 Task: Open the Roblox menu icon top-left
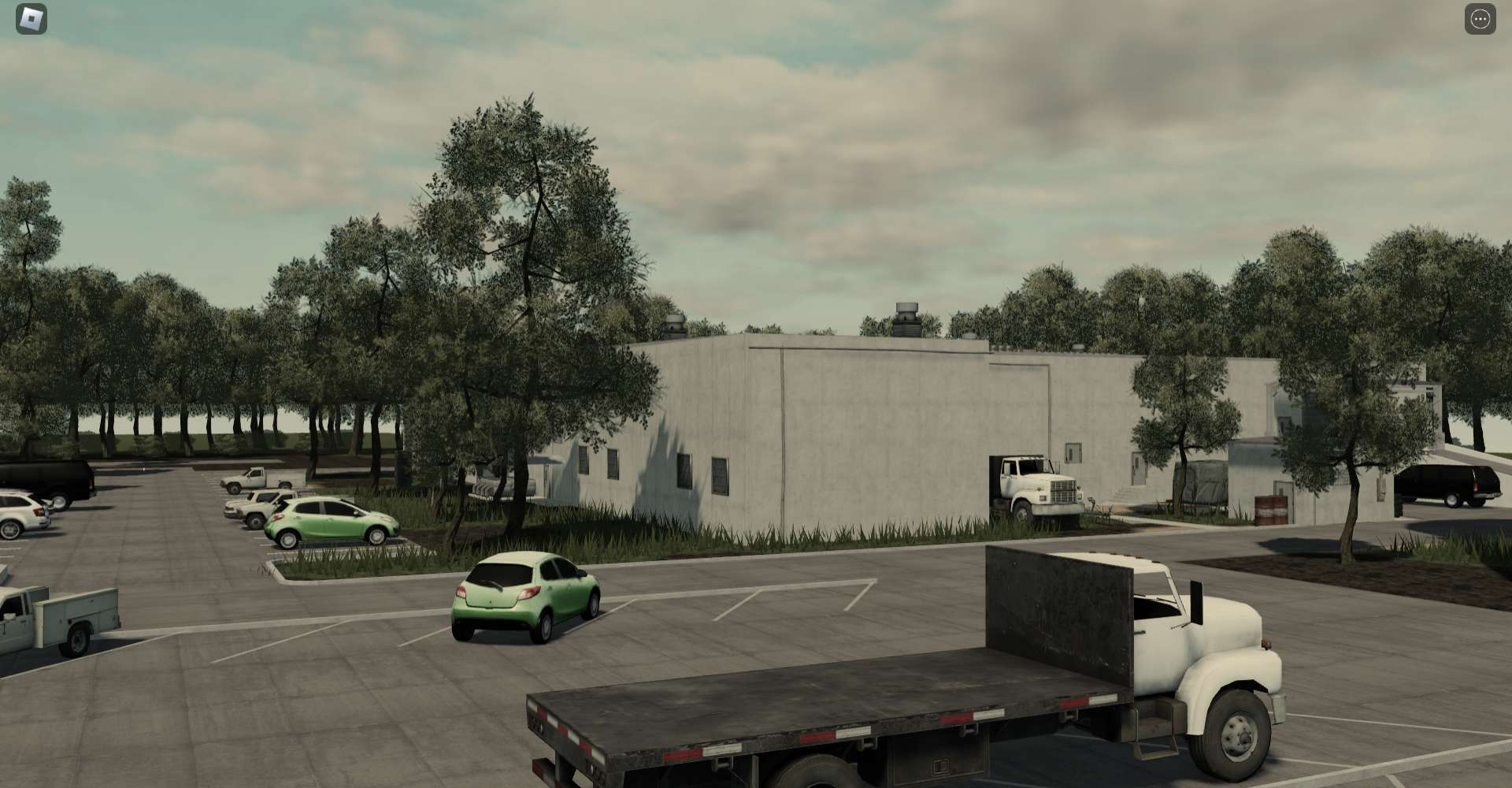point(30,17)
